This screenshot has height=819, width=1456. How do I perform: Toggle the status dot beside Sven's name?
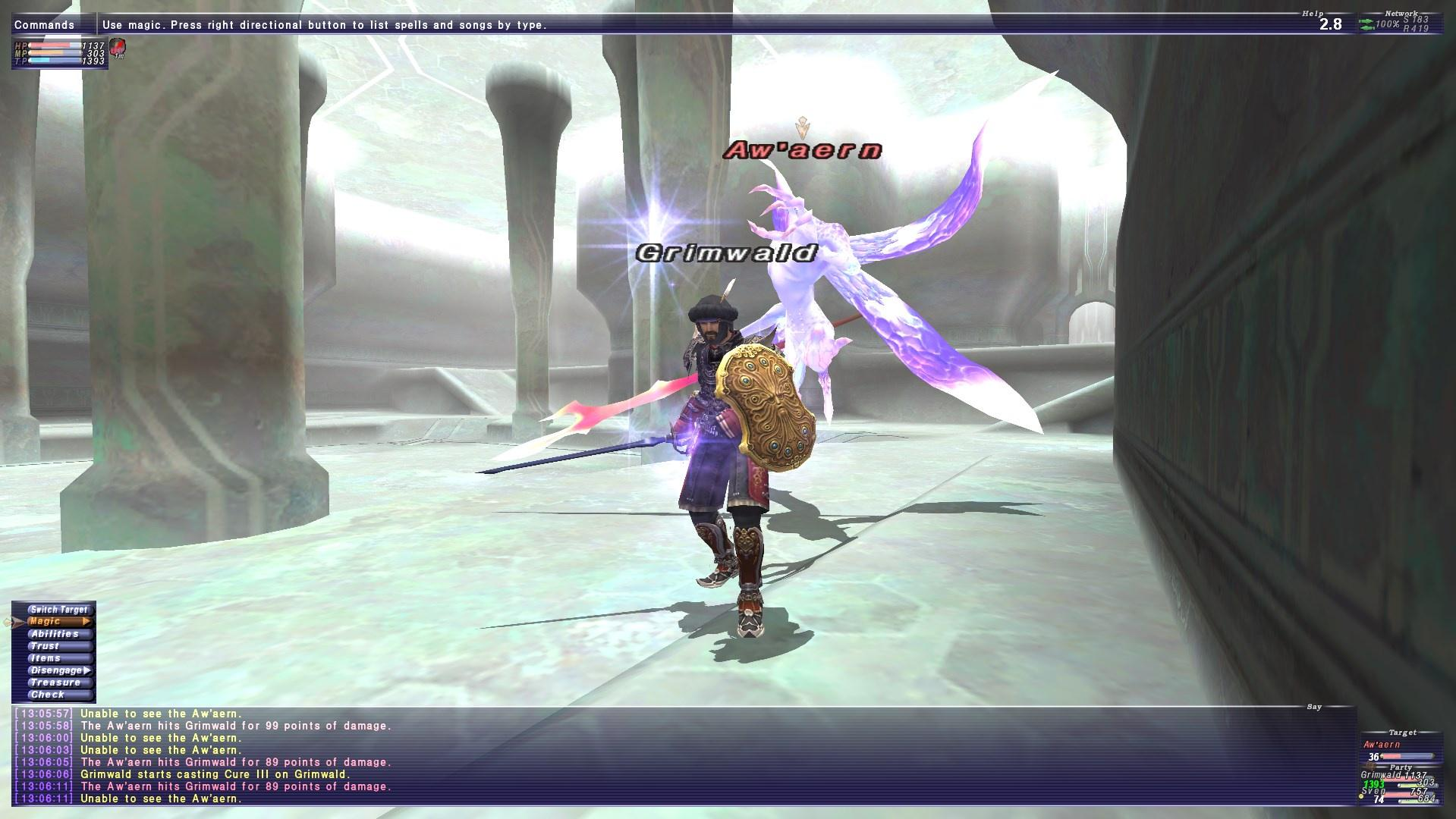coord(1361,797)
